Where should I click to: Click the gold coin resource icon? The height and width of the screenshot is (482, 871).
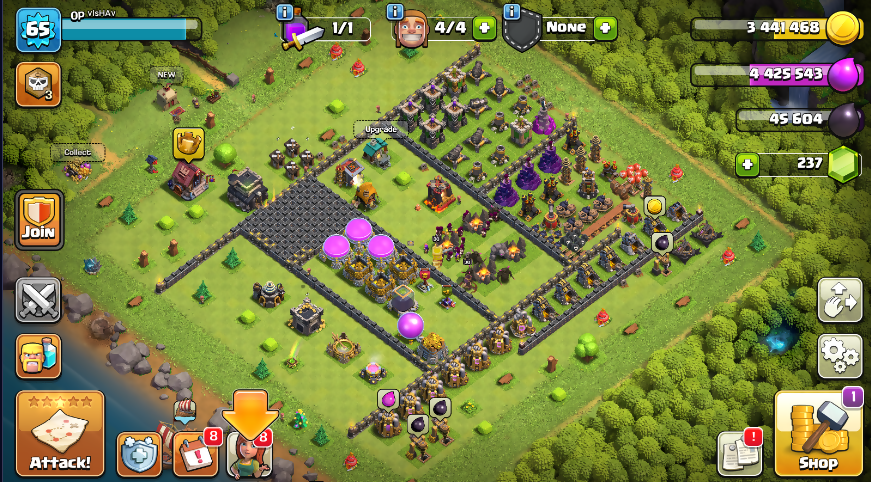pyautogui.click(x=840, y=28)
